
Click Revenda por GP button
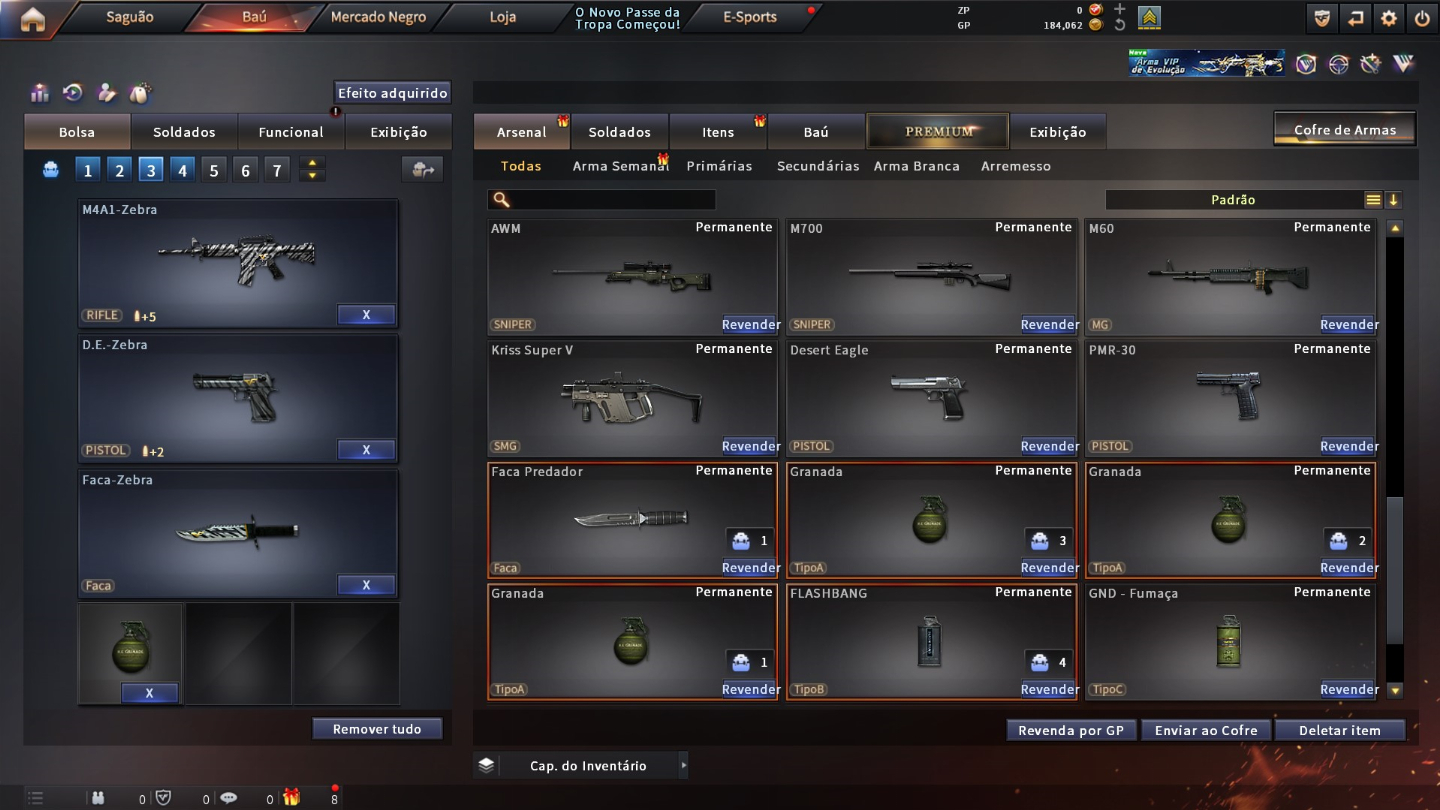tap(1071, 730)
